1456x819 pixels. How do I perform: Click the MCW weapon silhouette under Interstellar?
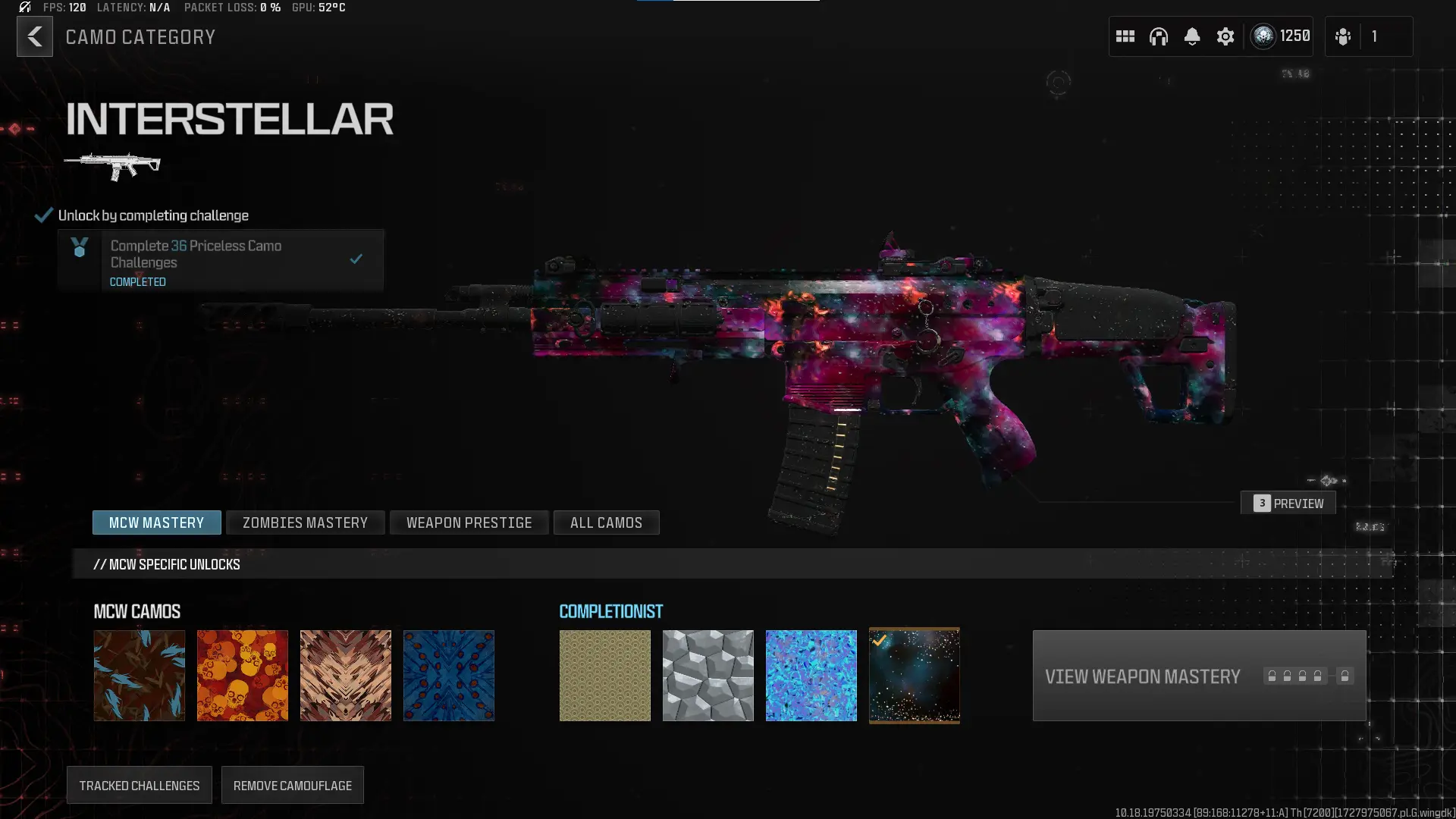click(x=114, y=163)
